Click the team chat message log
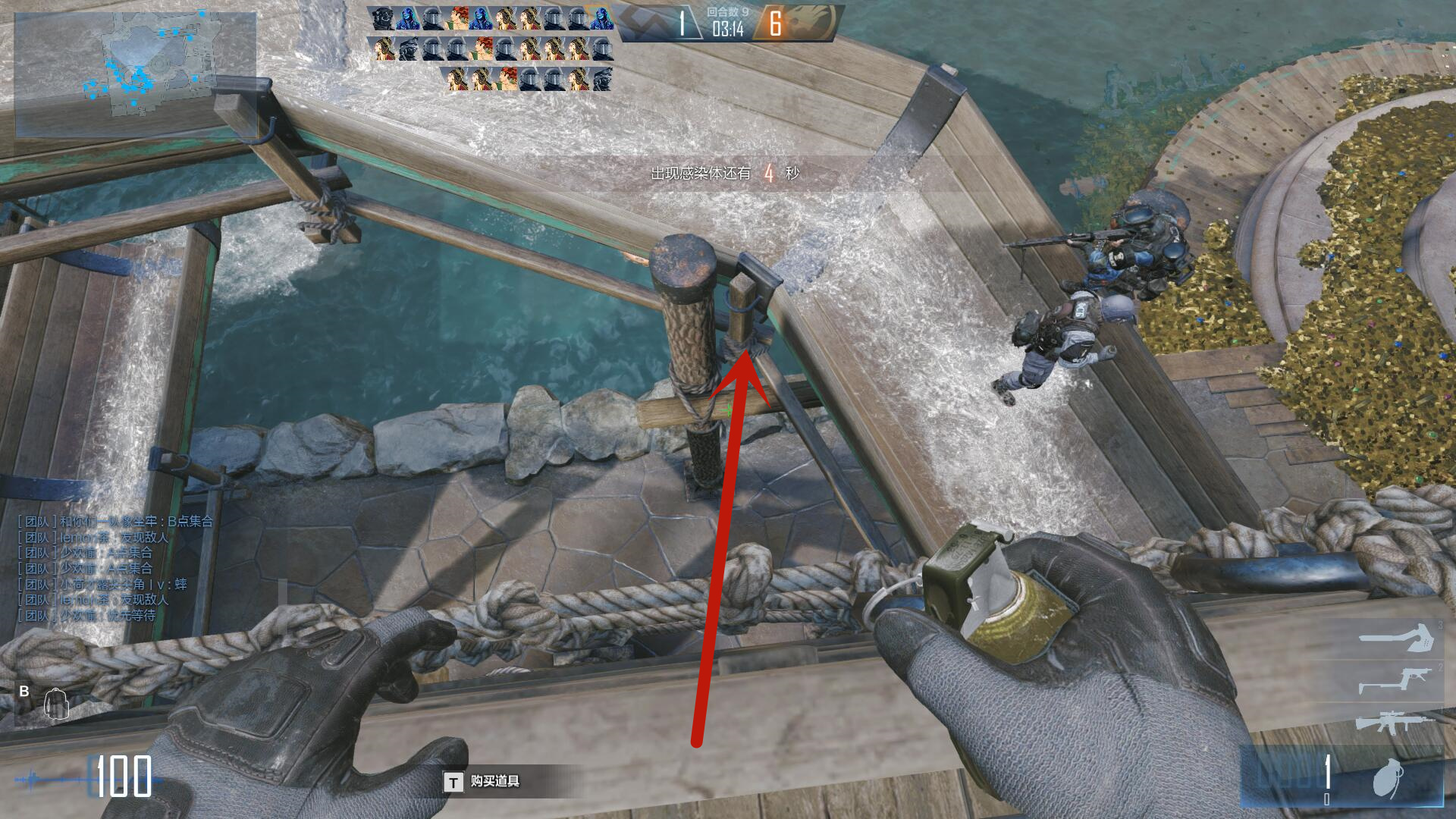 (x=115, y=568)
